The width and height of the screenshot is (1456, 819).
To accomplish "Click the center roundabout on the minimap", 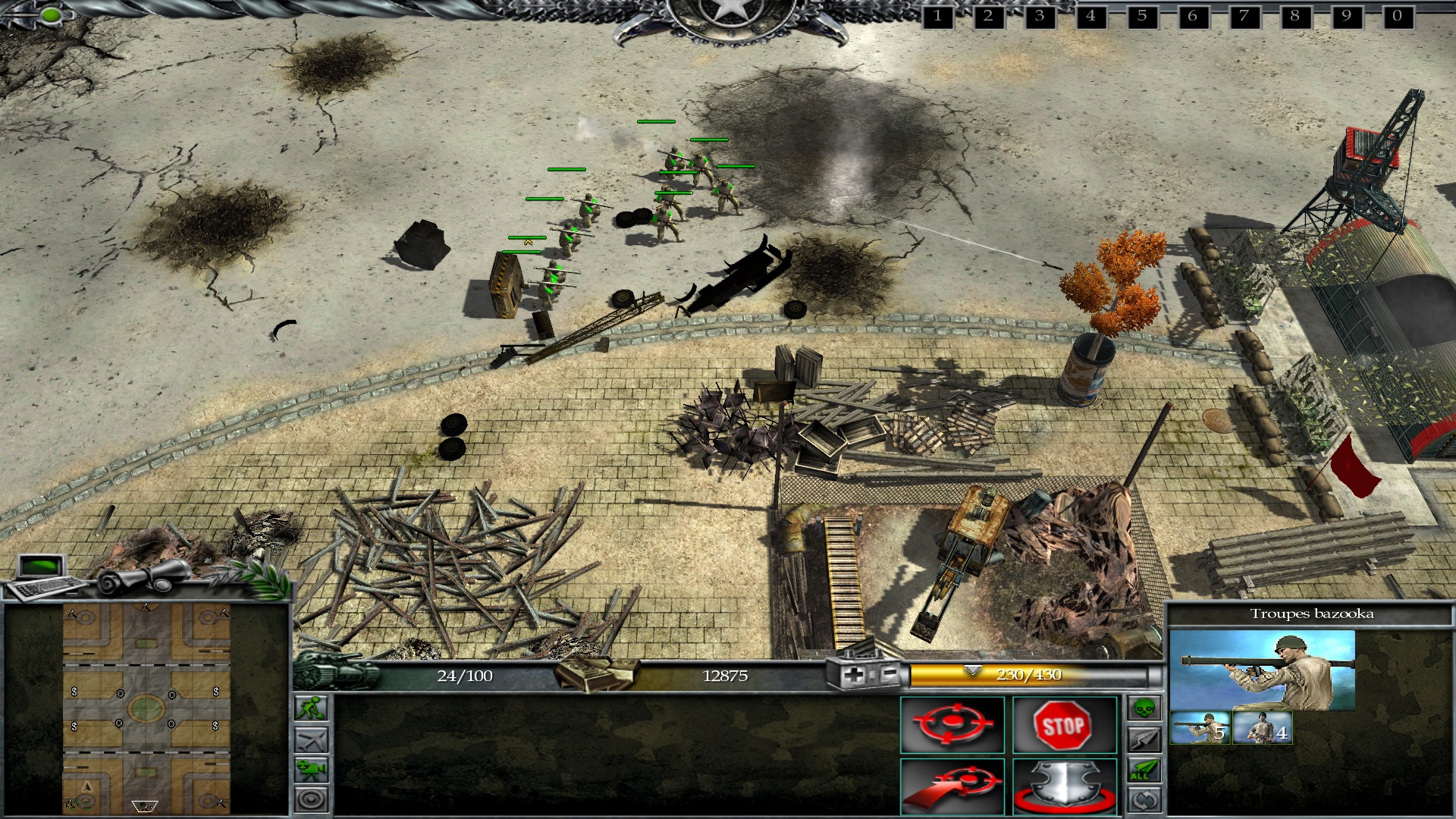I will (146, 709).
